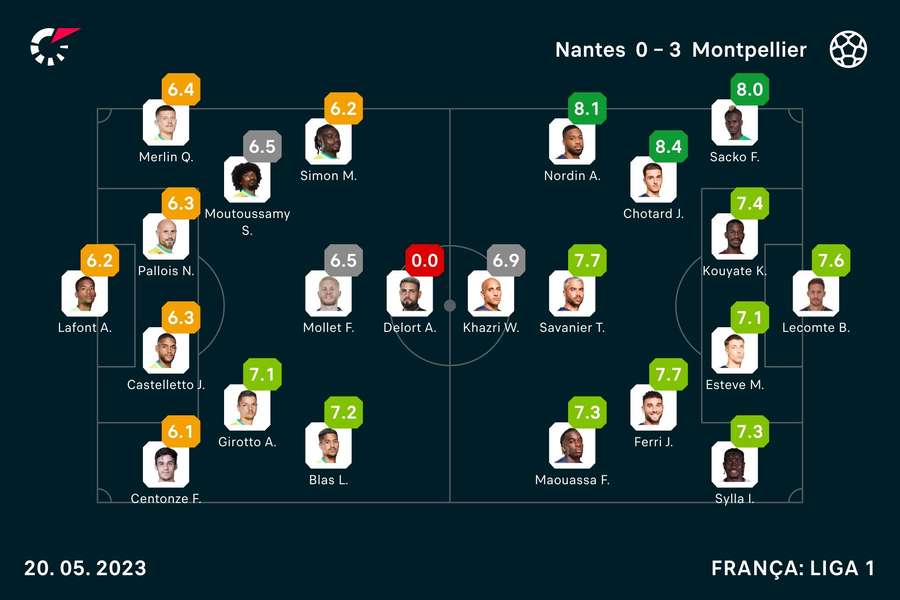Select Simon M. player photo

click(x=327, y=141)
